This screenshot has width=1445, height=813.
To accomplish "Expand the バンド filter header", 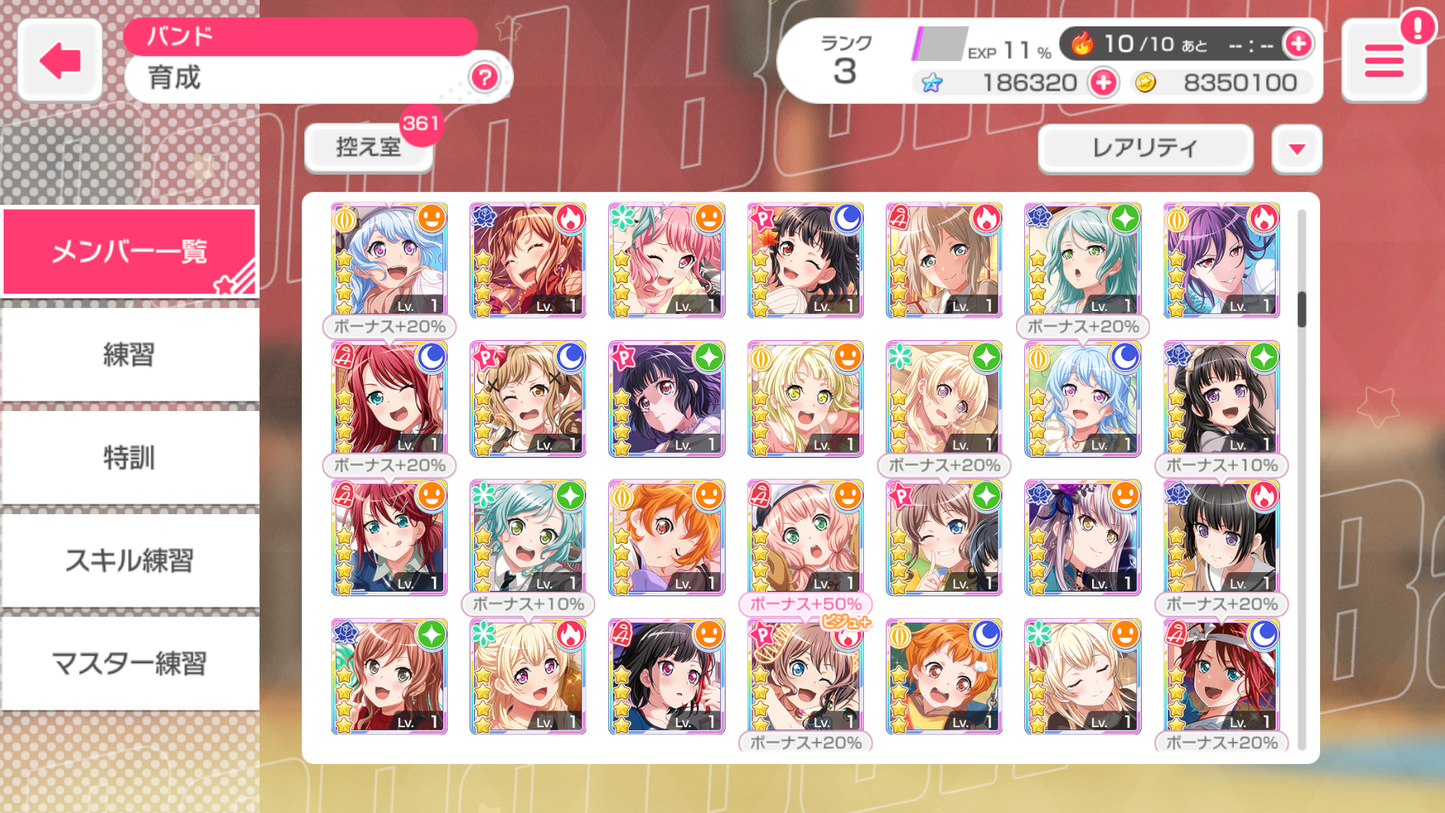I will 299,35.
